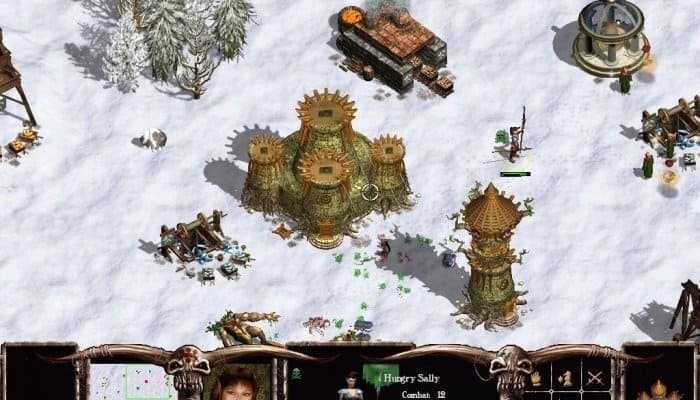Choose the chess knight command icon
The width and height of the screenshot is (700, 400).
click(567, 378)
